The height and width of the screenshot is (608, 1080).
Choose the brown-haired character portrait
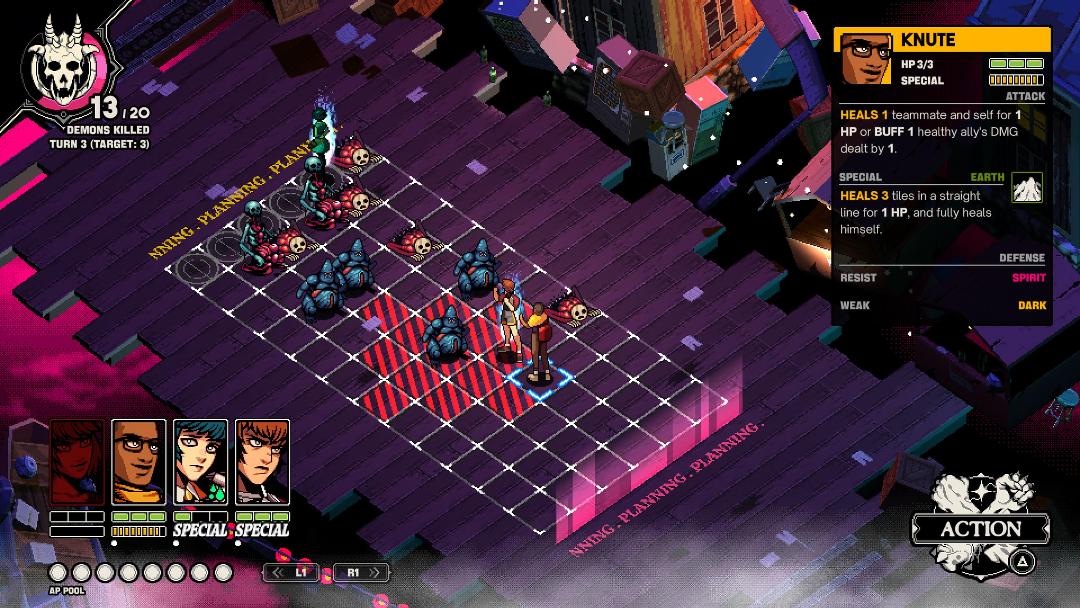pyautogui.click(x=262, y=461)
